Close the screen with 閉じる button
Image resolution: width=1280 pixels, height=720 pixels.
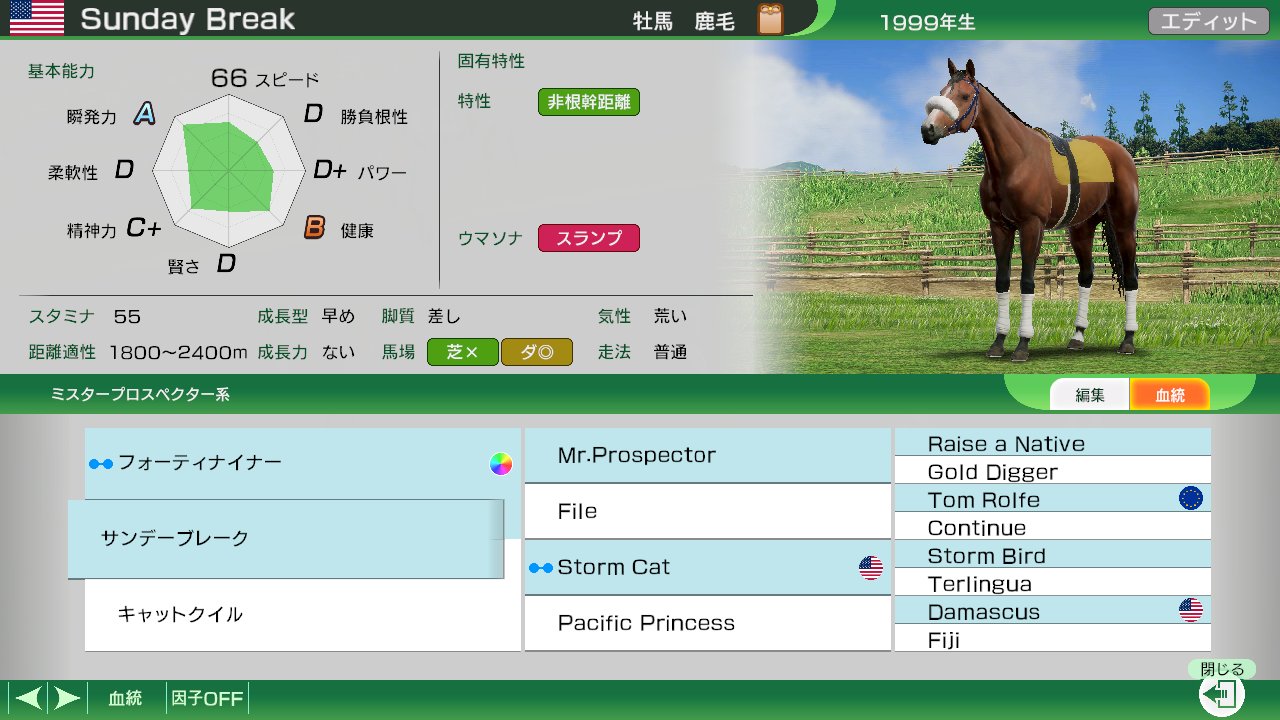pyautogui.click(x=1222, y=692)
